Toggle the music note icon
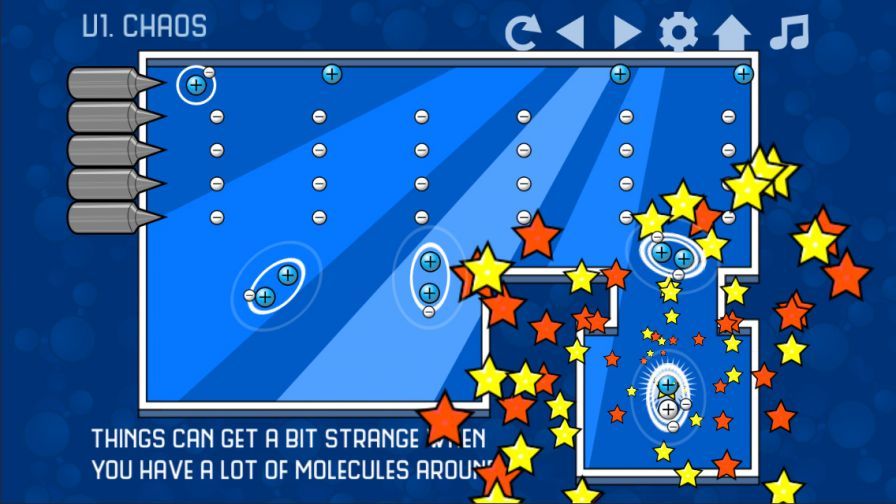Image resolution: width=896 pixels, height=504 pixels. 788,32
